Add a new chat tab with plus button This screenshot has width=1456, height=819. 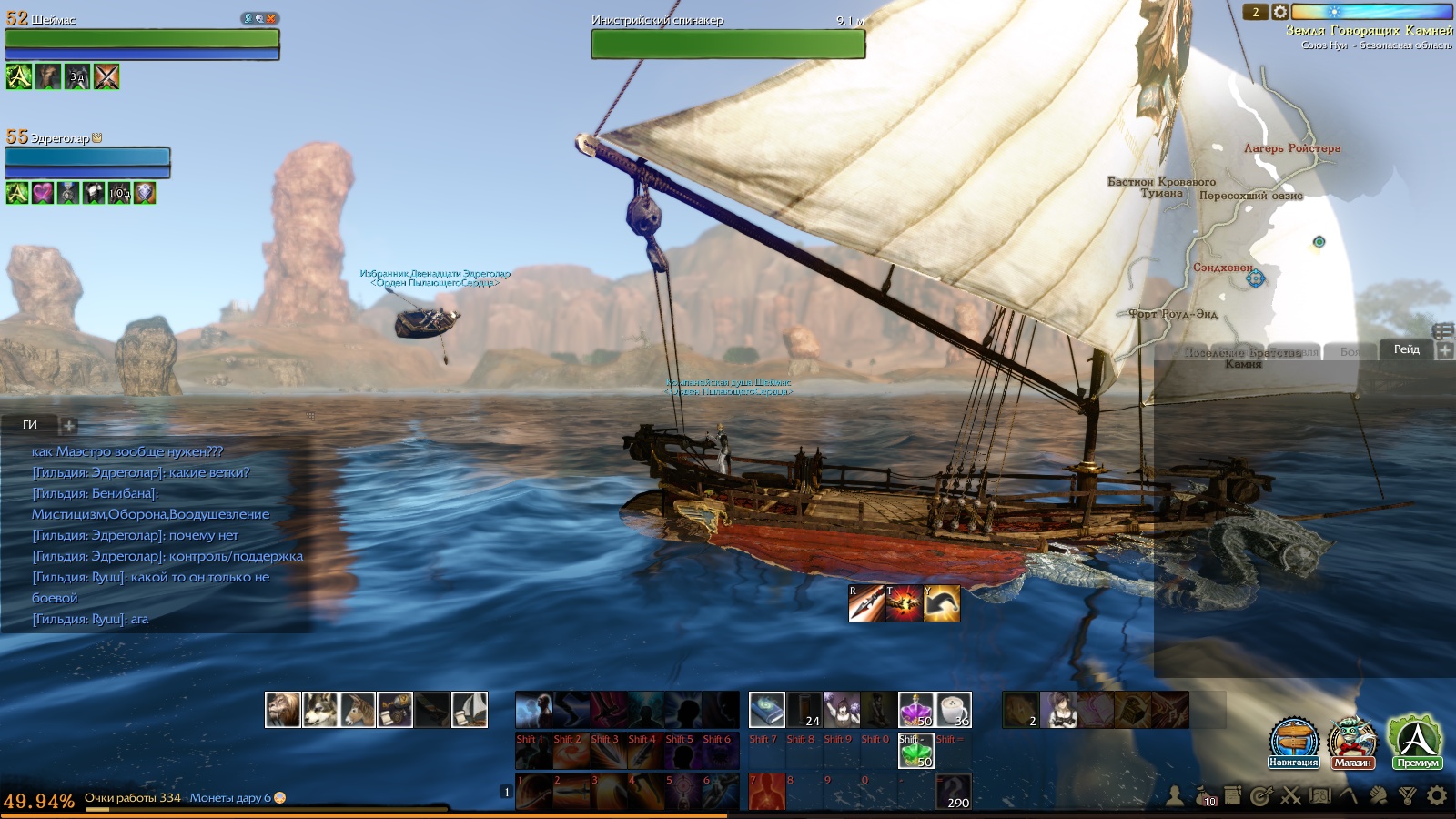pos(69,425)
